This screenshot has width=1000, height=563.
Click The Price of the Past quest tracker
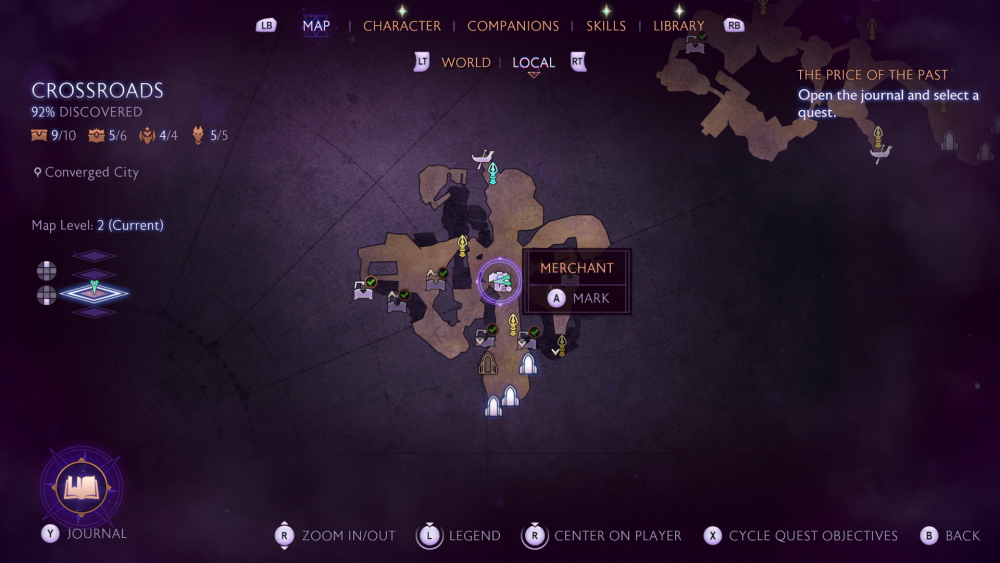872,75
